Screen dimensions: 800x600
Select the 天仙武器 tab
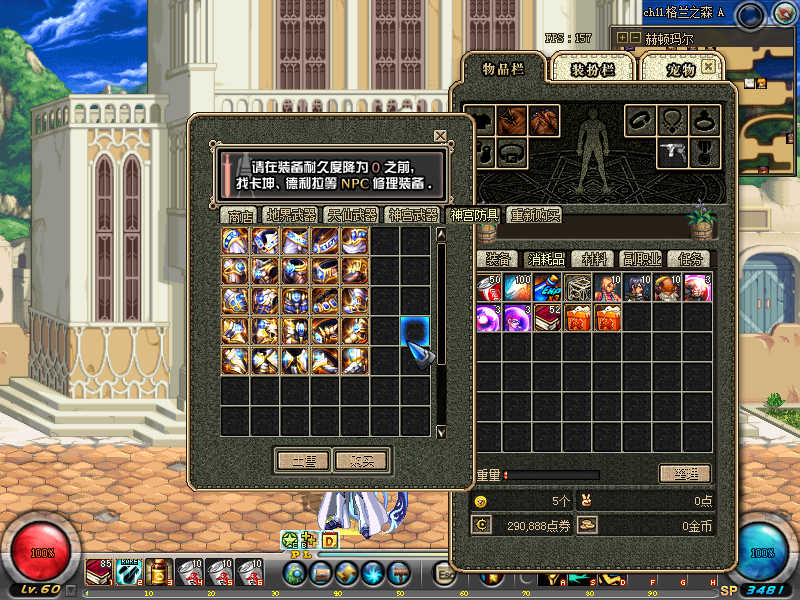point(351,215)
